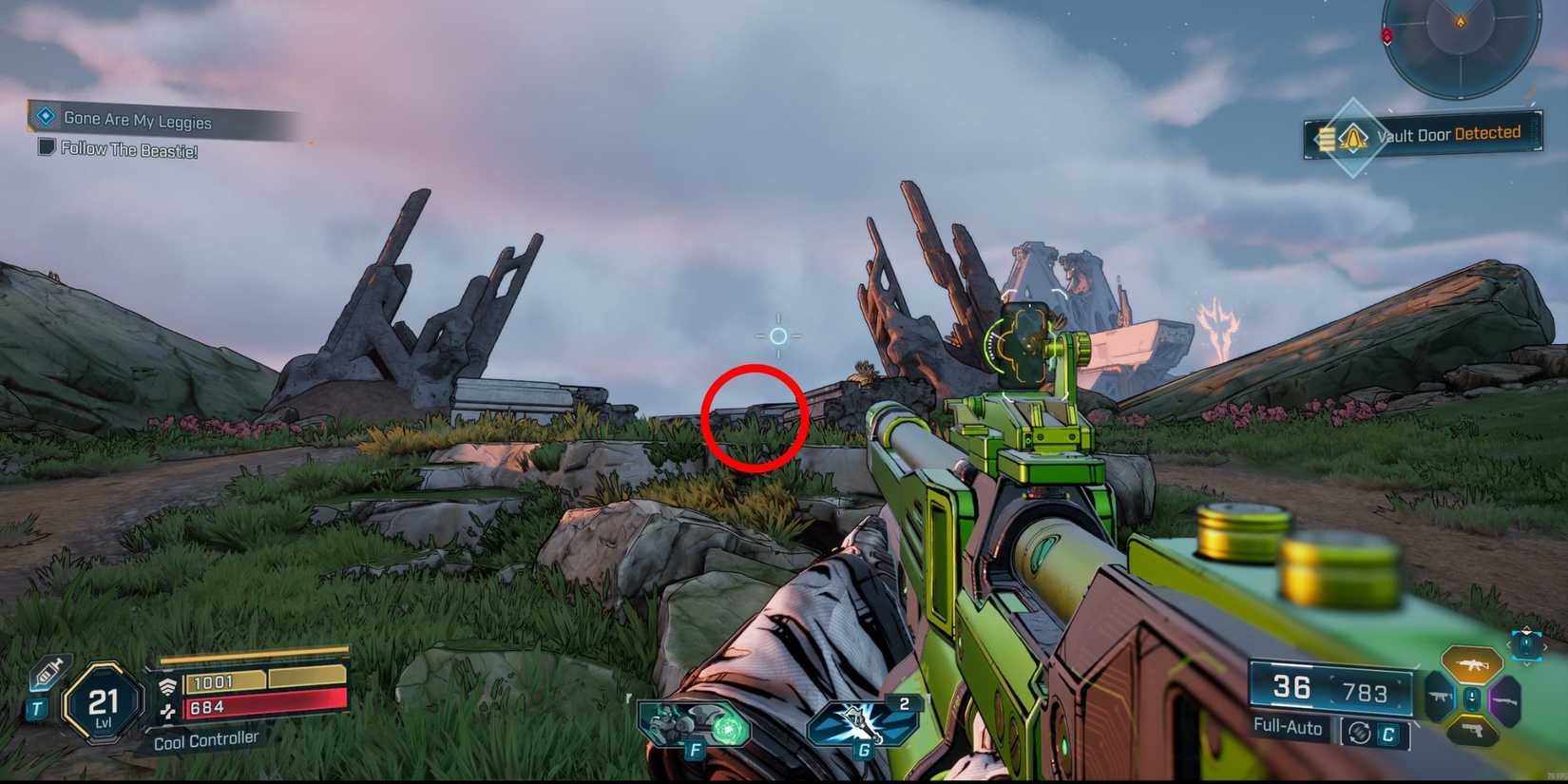Click the yellow experience progress bar

(257, 654)
